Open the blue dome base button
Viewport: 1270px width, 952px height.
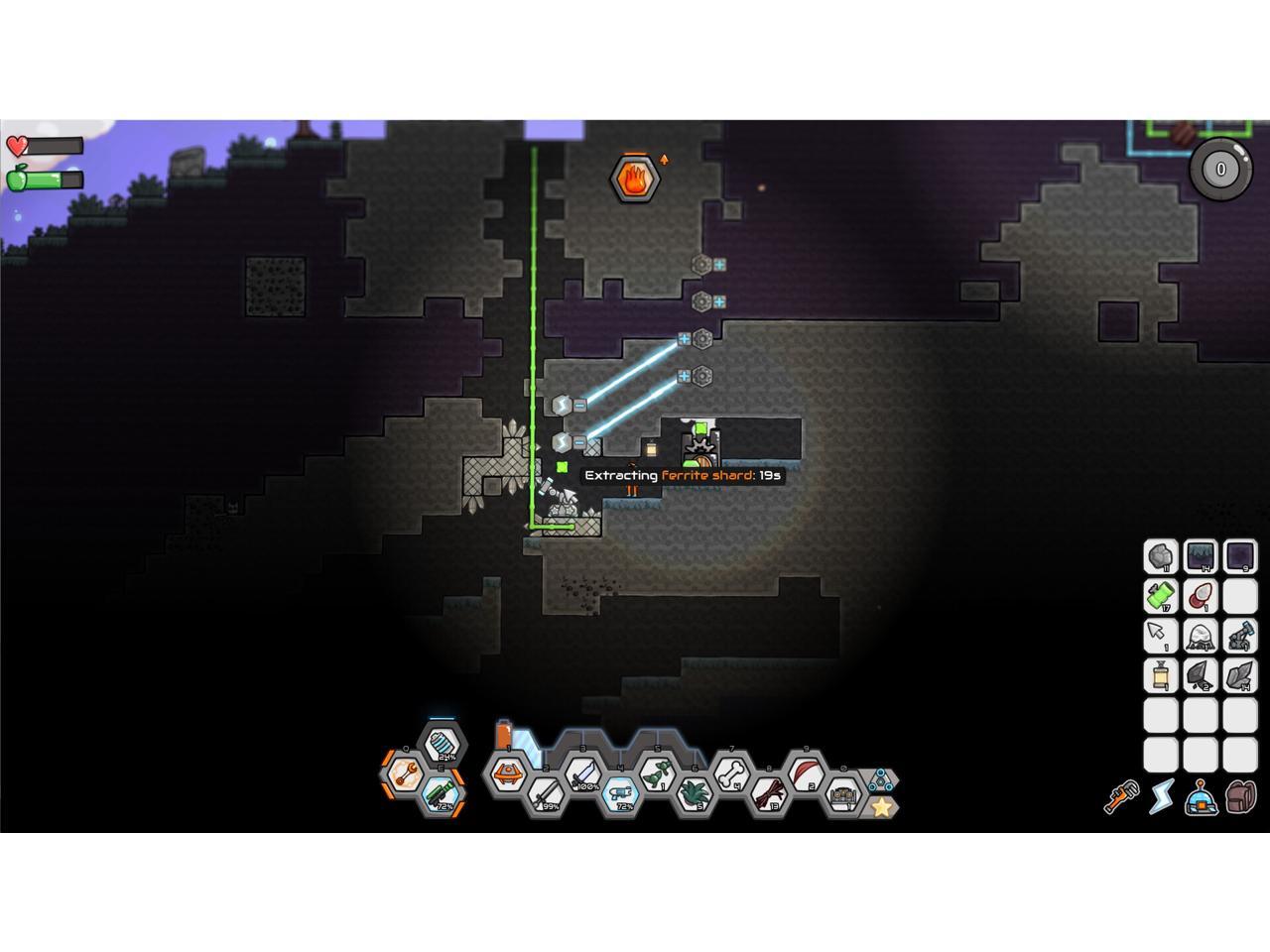pyautogui.click(x=1202, y=795)
